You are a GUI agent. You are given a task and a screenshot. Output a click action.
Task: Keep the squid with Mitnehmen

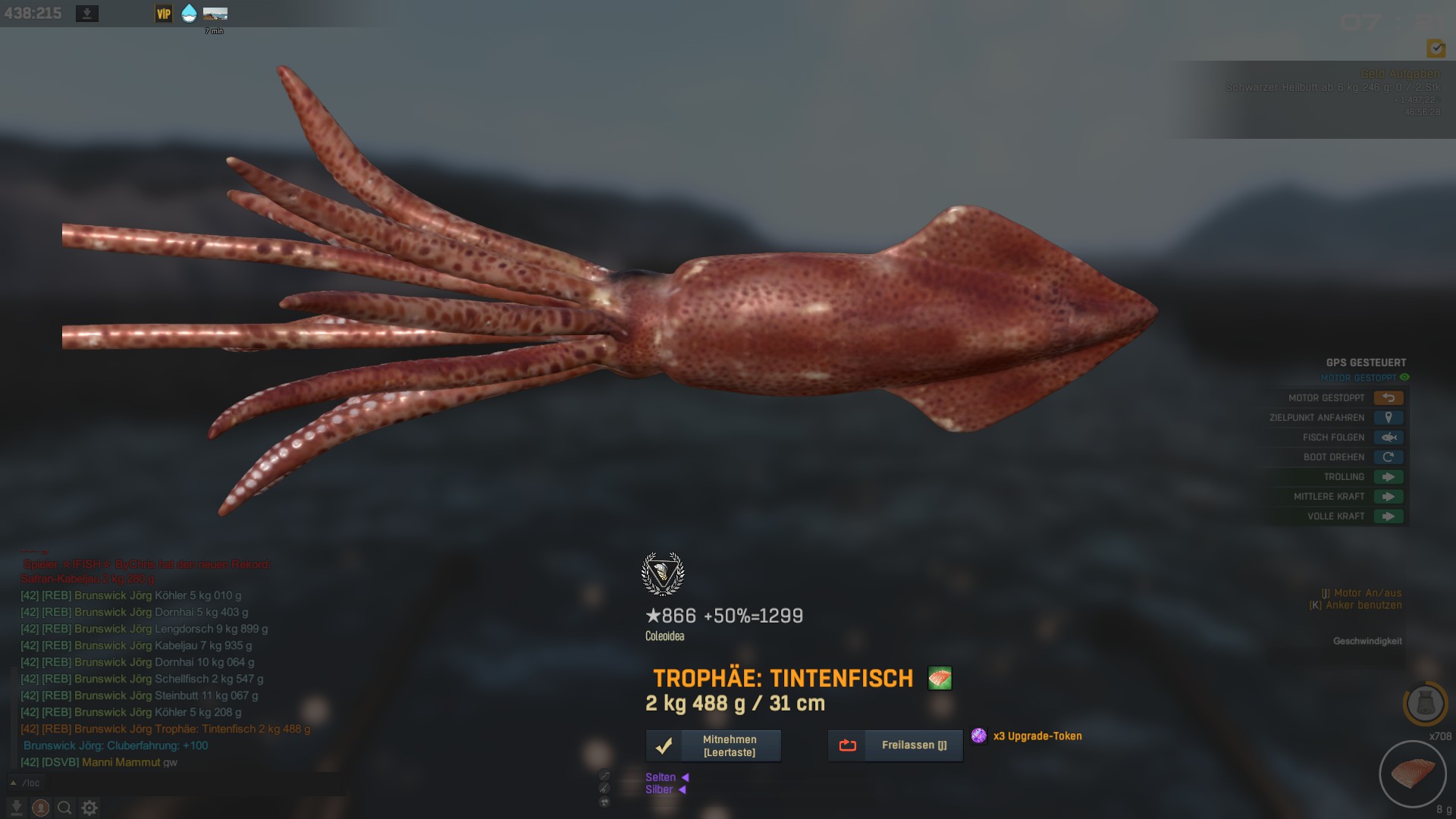[713, 746]
